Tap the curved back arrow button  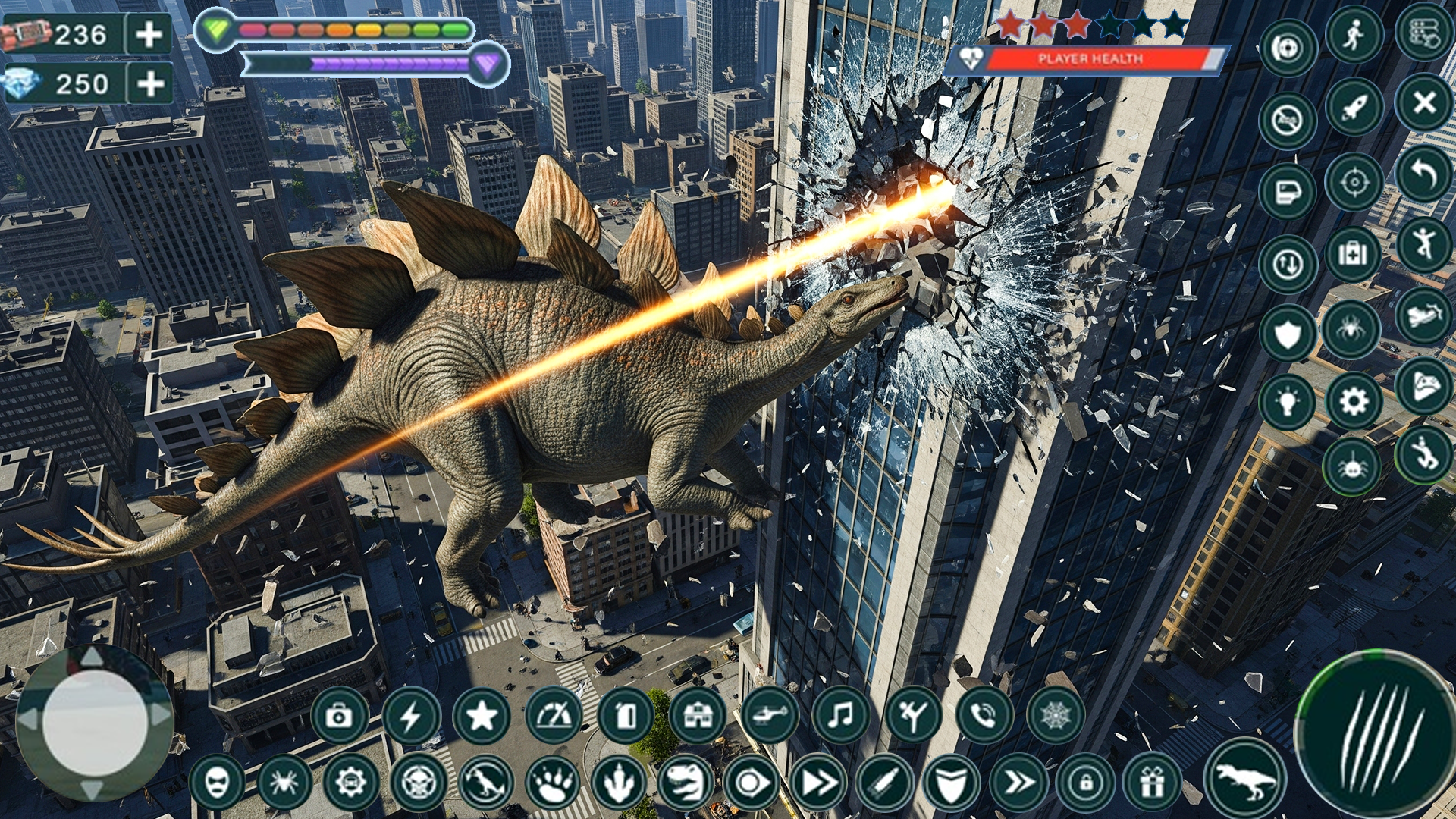pyautogui.click(x=1424, y=174)
